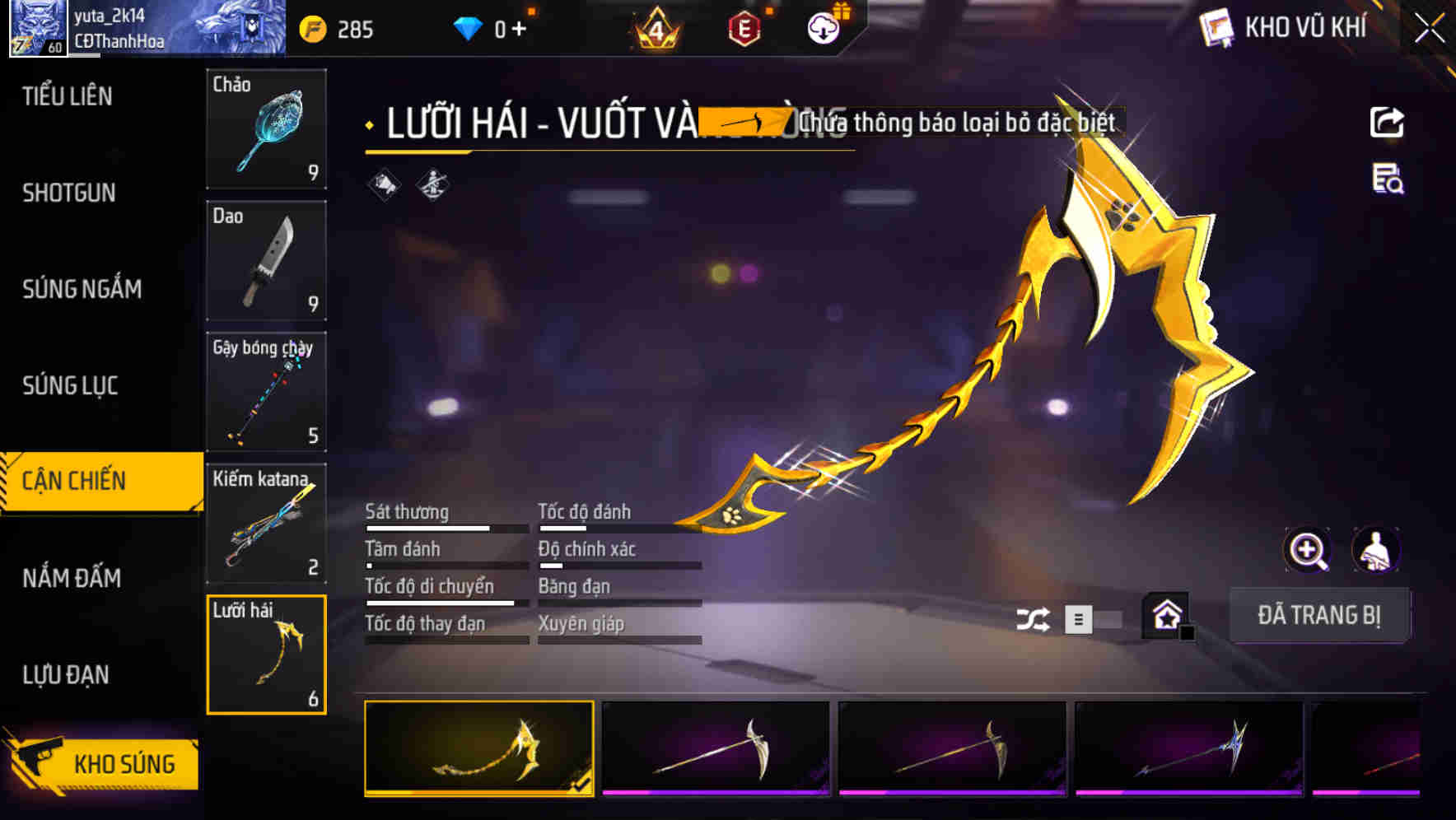This screenshot has height=820, width=1456.
Task: Show character preview holding the weapon
Action: pos(1377,550)
